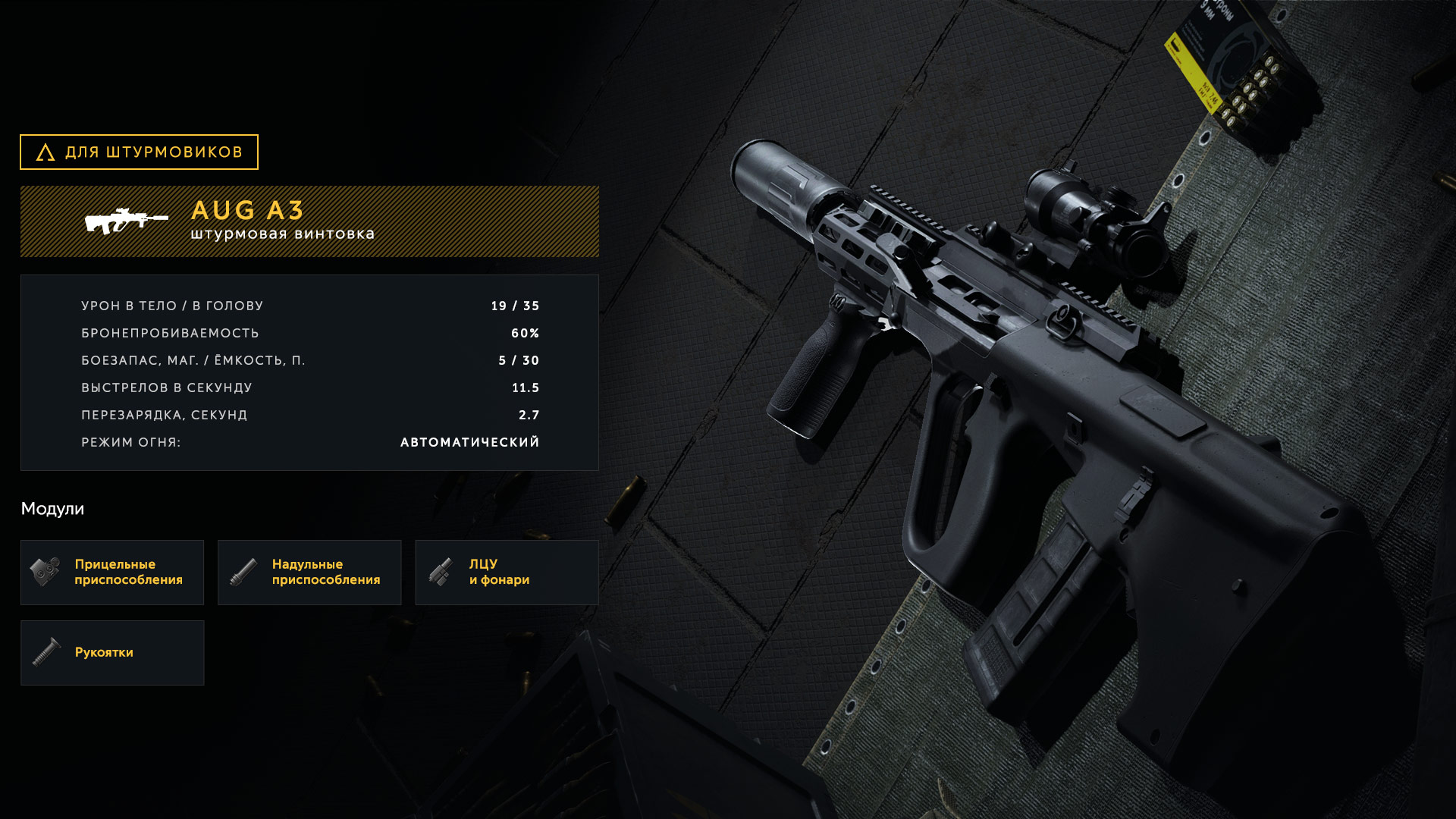This screenshot has width=1456, height=819.
Task: Select the AUG A3 weapon header banner
Action: [x=309, y=221]
